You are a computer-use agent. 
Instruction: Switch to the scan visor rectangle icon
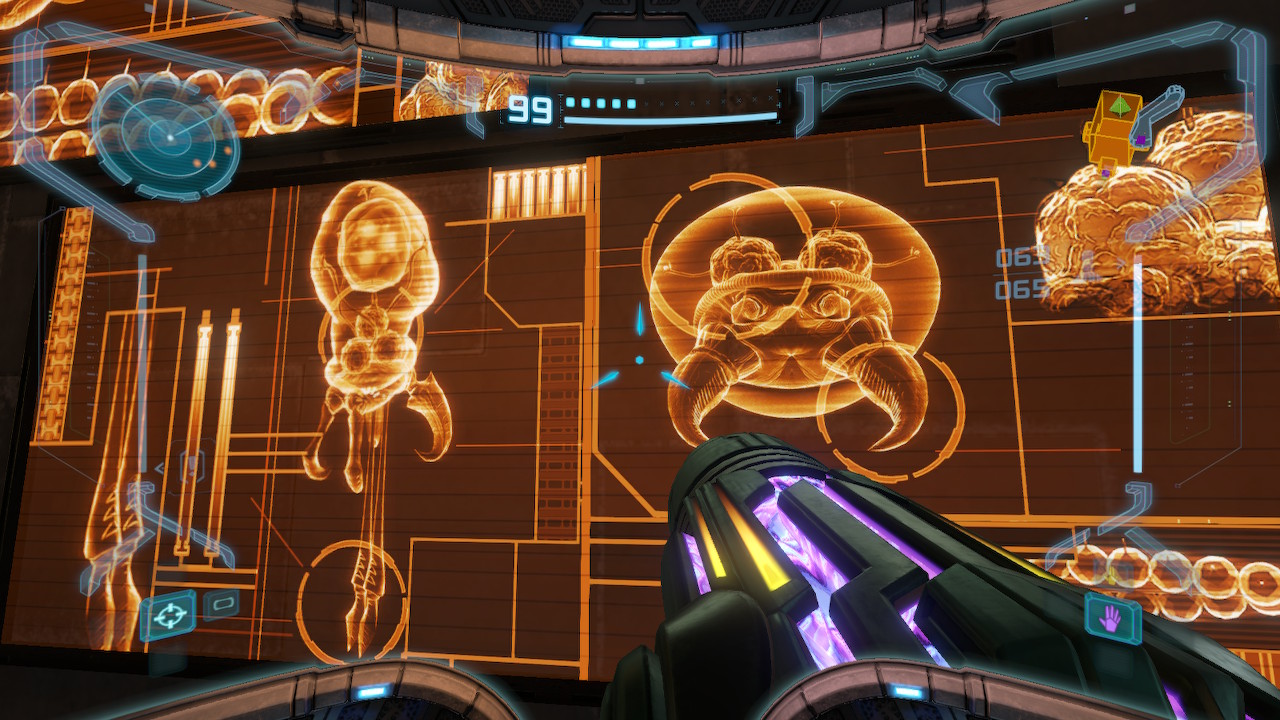(x=222, y=603)
